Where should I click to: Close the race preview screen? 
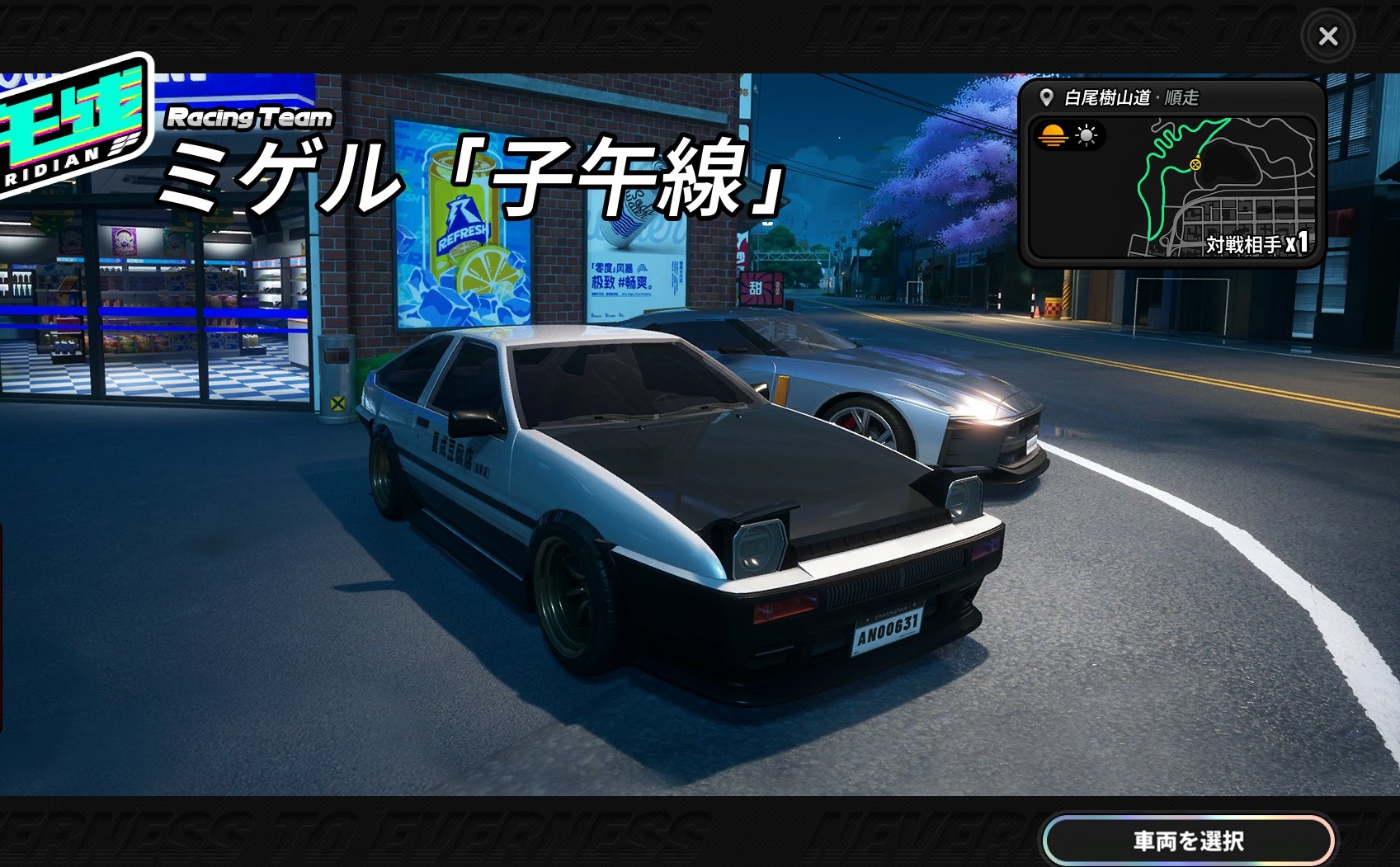1327,36
